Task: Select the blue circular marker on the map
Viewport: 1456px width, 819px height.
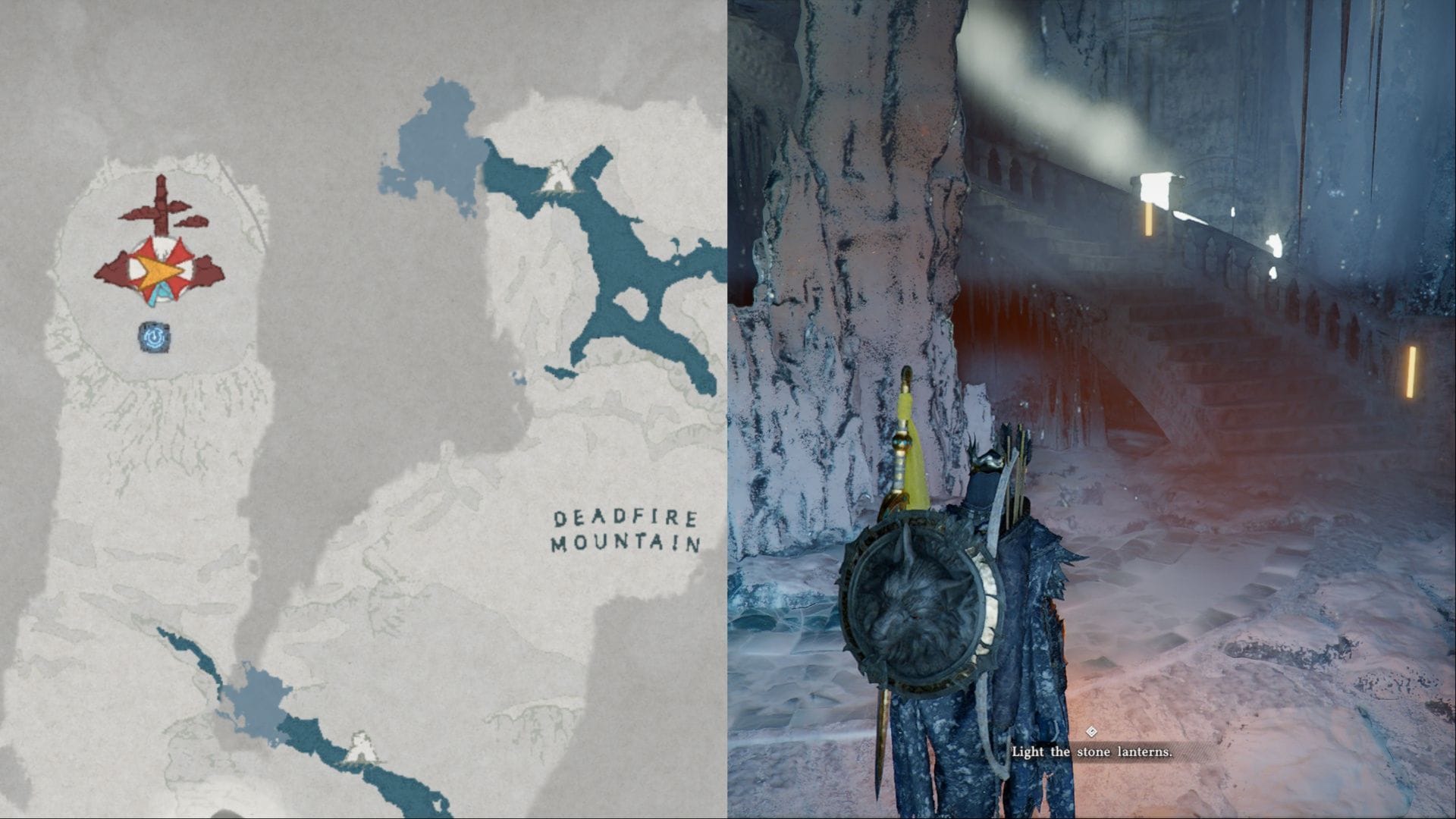Action: (154, 337)
